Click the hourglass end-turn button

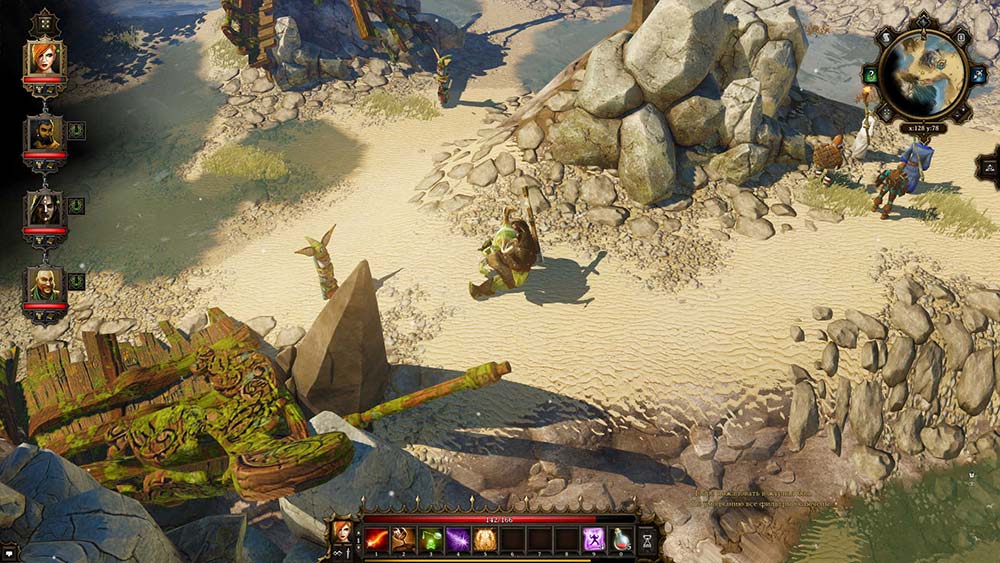pos(647,540)
